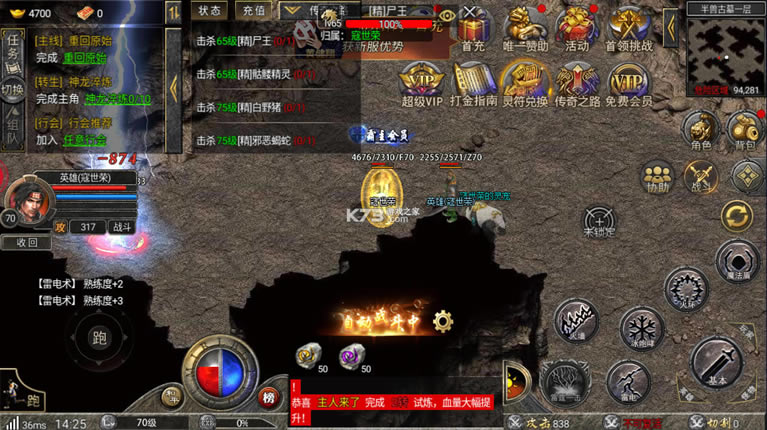Open the 协助 assist menu

(x=657, y=176)
